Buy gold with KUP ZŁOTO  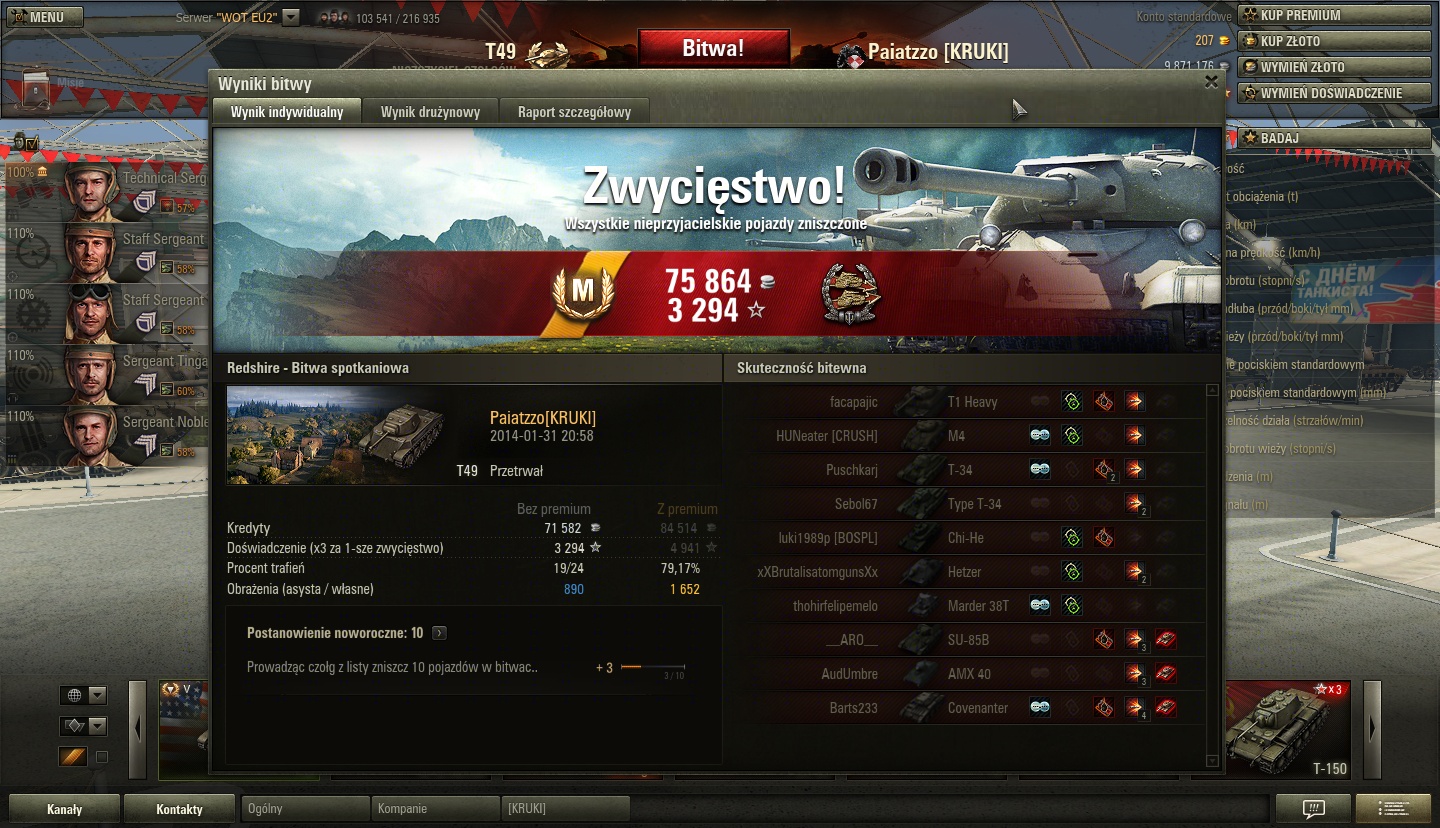pyautogui.click(x=1335, y=41)
